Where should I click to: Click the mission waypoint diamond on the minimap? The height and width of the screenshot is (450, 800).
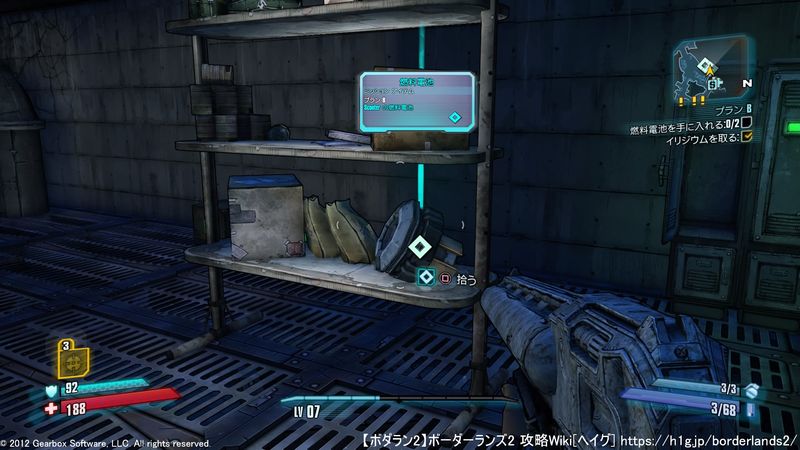[x=708, y=69]
